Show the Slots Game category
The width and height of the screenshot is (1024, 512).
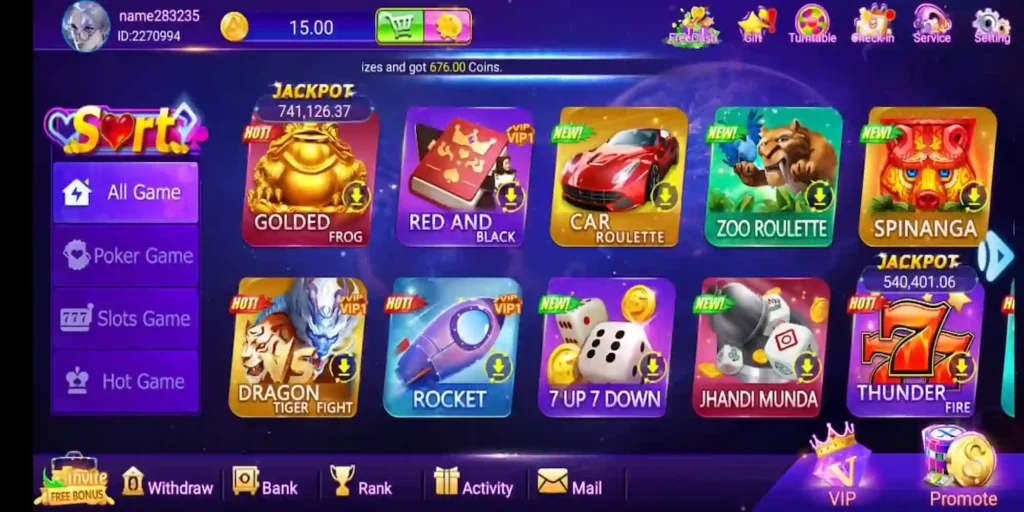(x=125, y=319)
